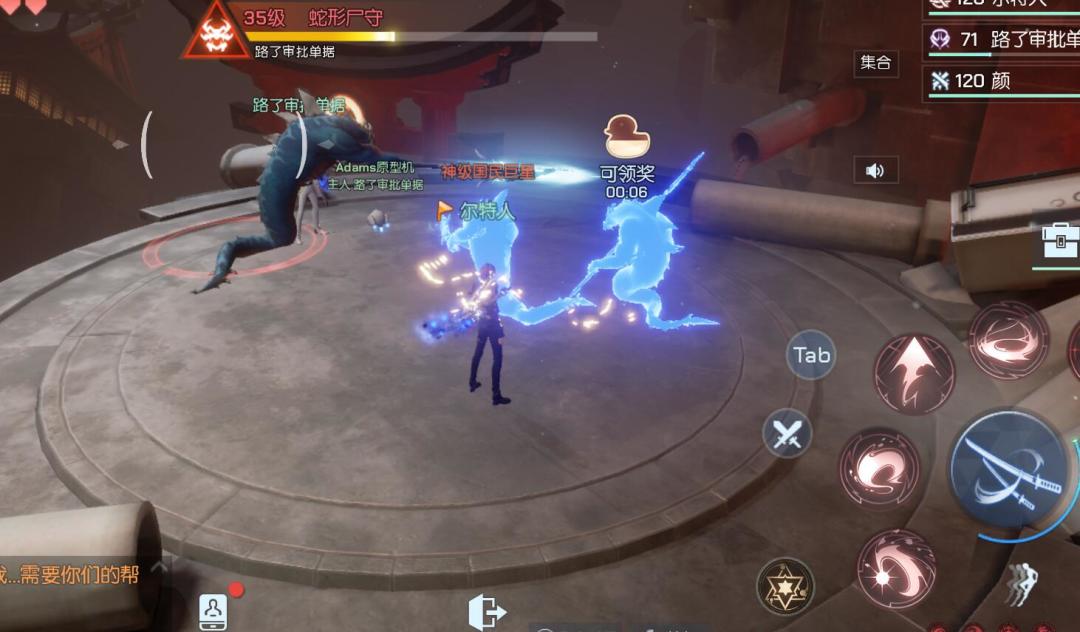The height and width of the screenshot is (632, 1080).
Task: Cast the crescent wave skill
Action: pyautogui.click(x=879, y=468)
